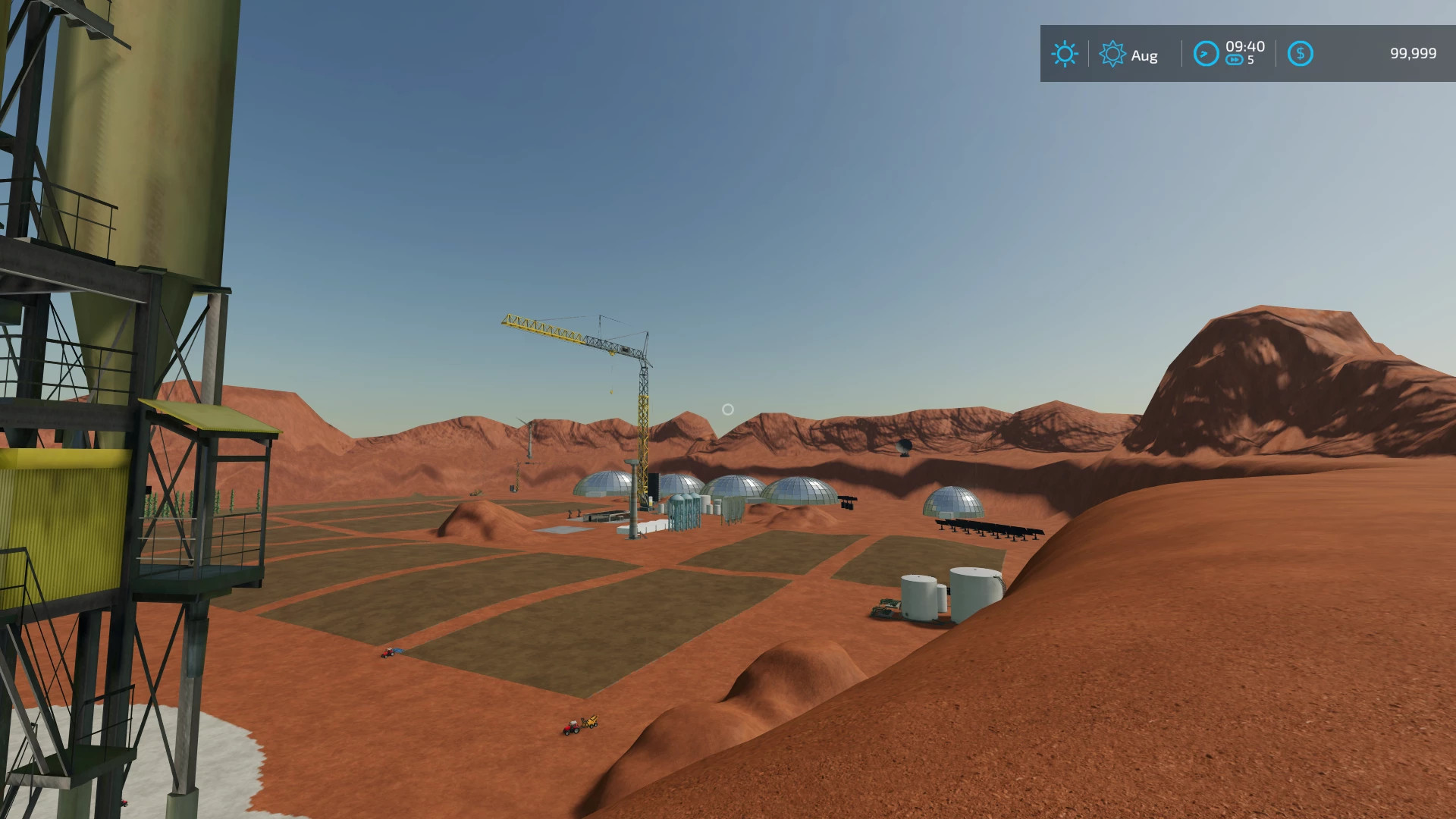Click the current weather sun icon
The height and width of the screenshot is (819, 1456).
(1065, 53)
